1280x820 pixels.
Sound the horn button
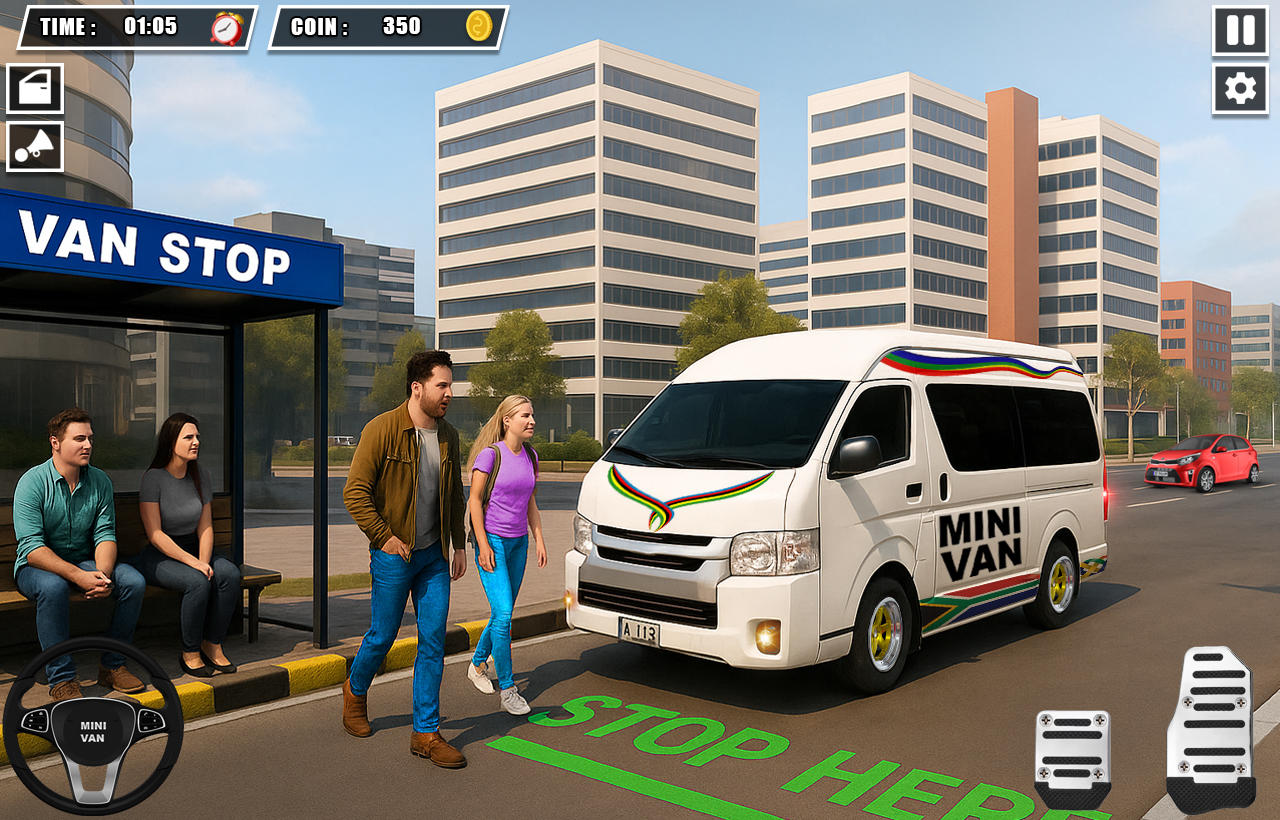[x=35, y=147]
